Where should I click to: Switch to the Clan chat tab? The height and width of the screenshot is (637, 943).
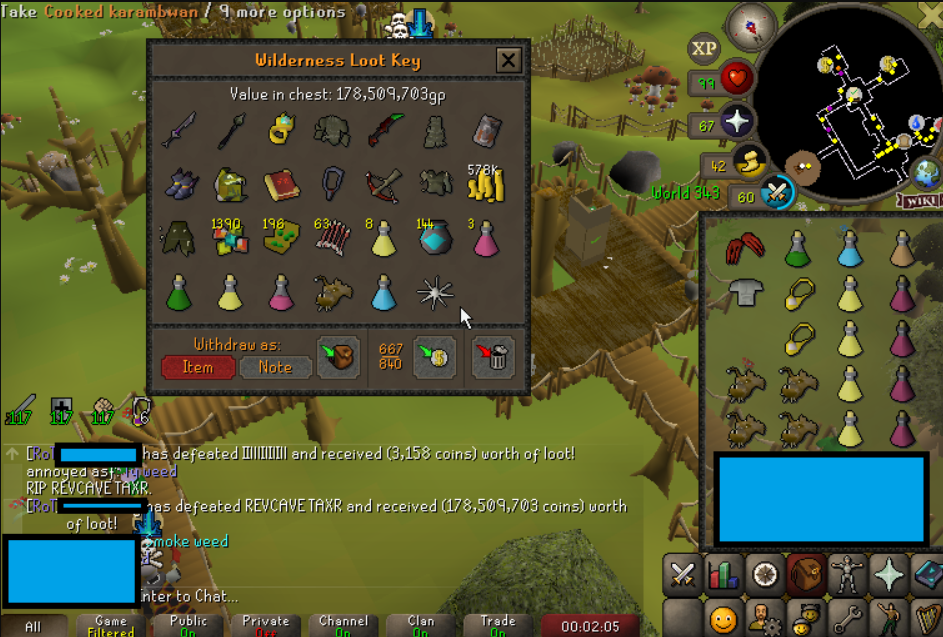(x=421, y=625)
